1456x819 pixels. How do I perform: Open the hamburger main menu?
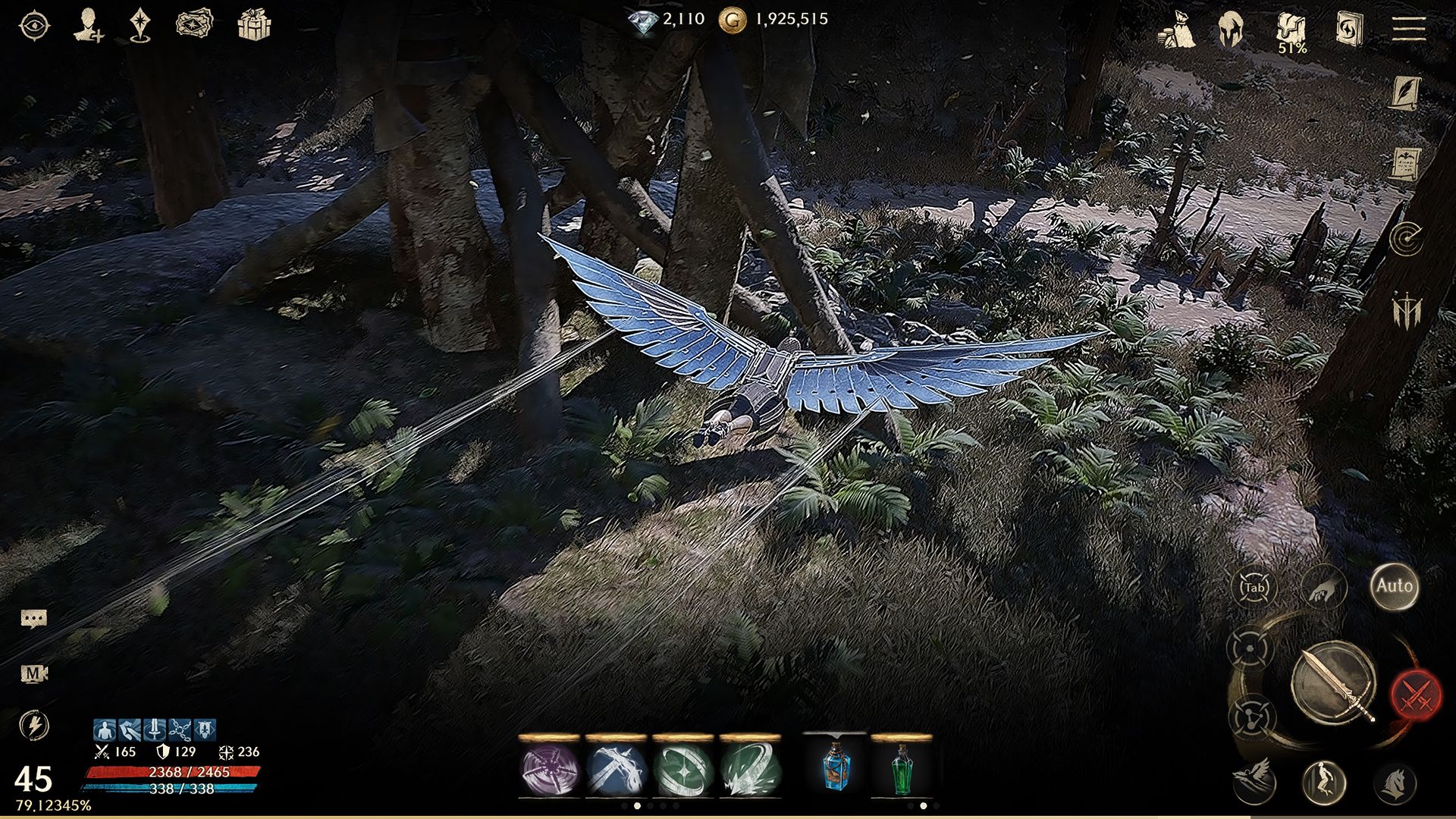[x=1408, y=29]
